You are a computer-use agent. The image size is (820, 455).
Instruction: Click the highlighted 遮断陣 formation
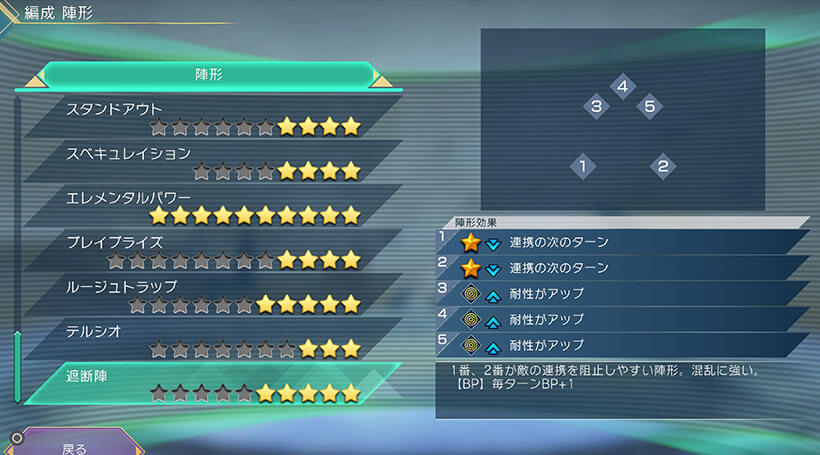(210, 384)
